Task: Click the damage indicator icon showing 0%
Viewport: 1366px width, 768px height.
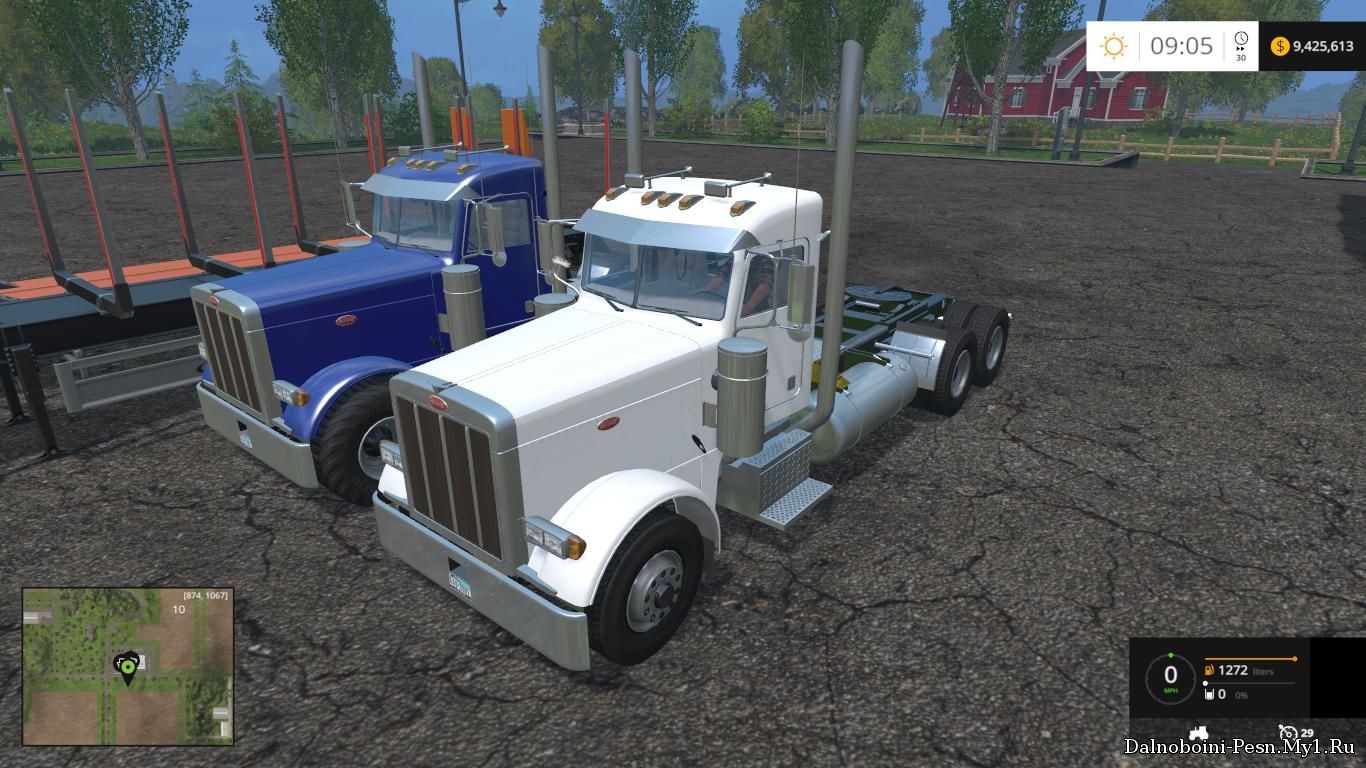Action: pyautogui.click(x=1209, y=695)
